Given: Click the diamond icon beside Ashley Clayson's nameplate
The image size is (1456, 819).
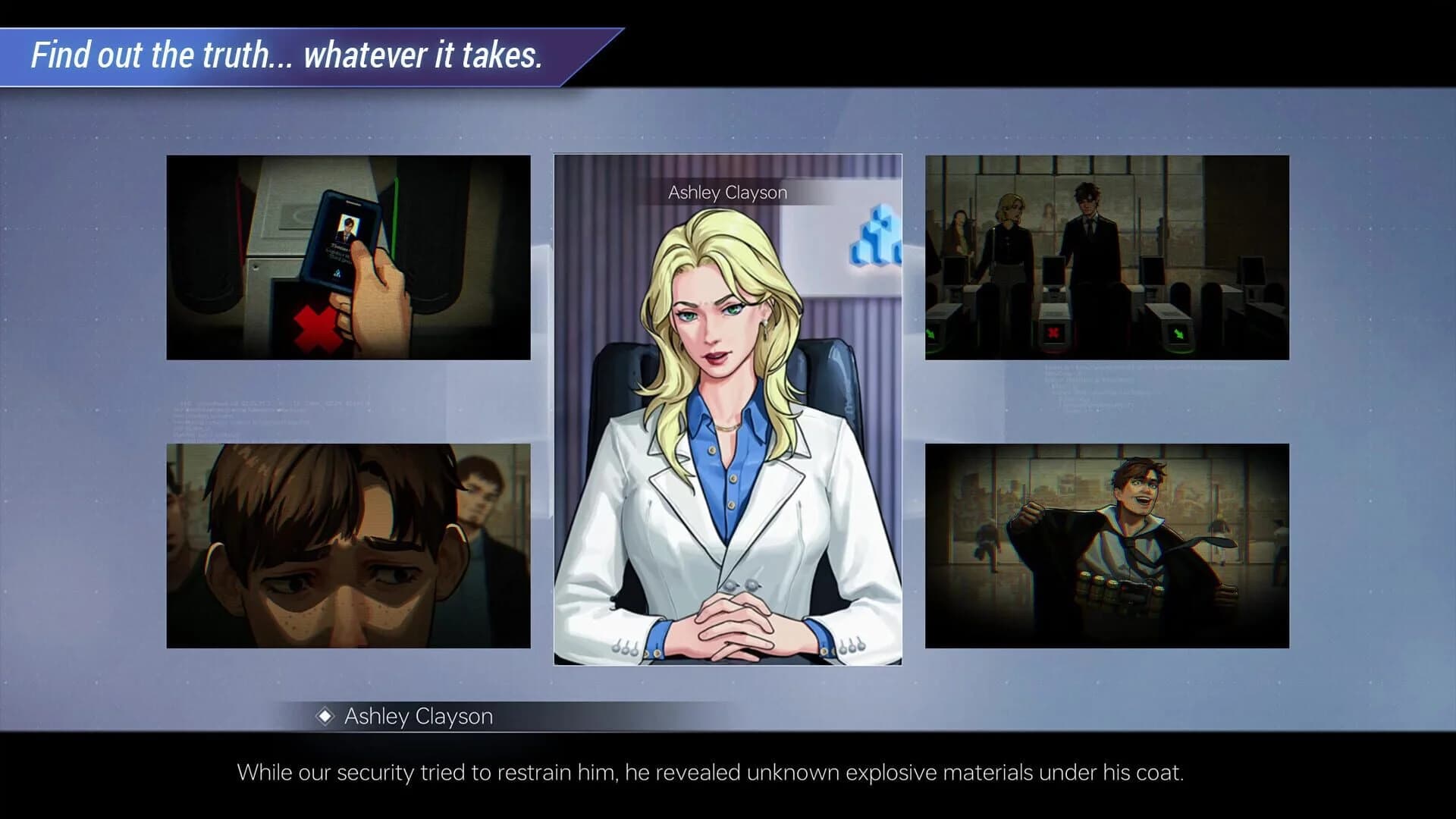Looking at the screenshot, I should (x=328, y=716).
